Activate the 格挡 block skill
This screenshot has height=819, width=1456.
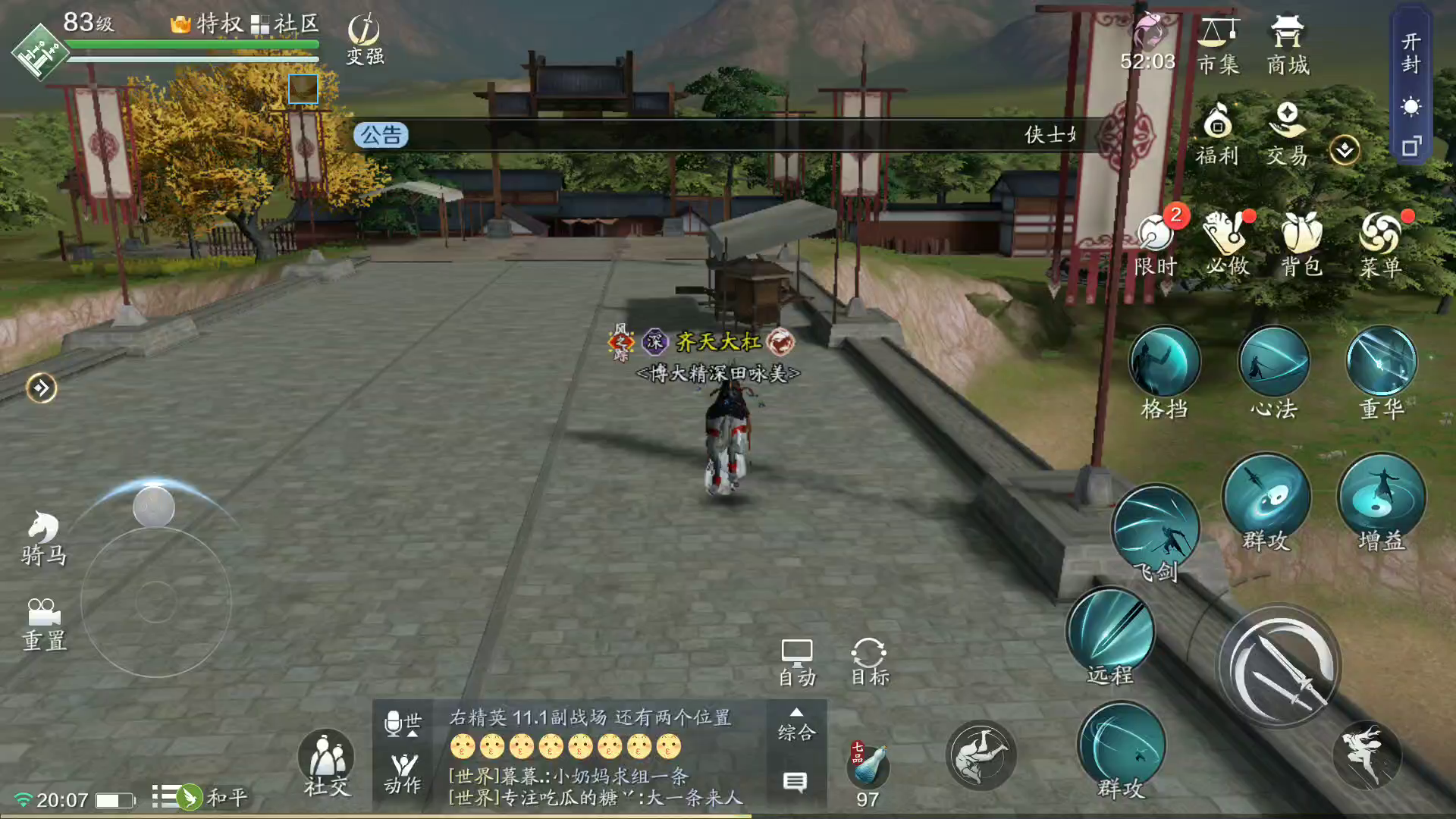click(1164, 364)
